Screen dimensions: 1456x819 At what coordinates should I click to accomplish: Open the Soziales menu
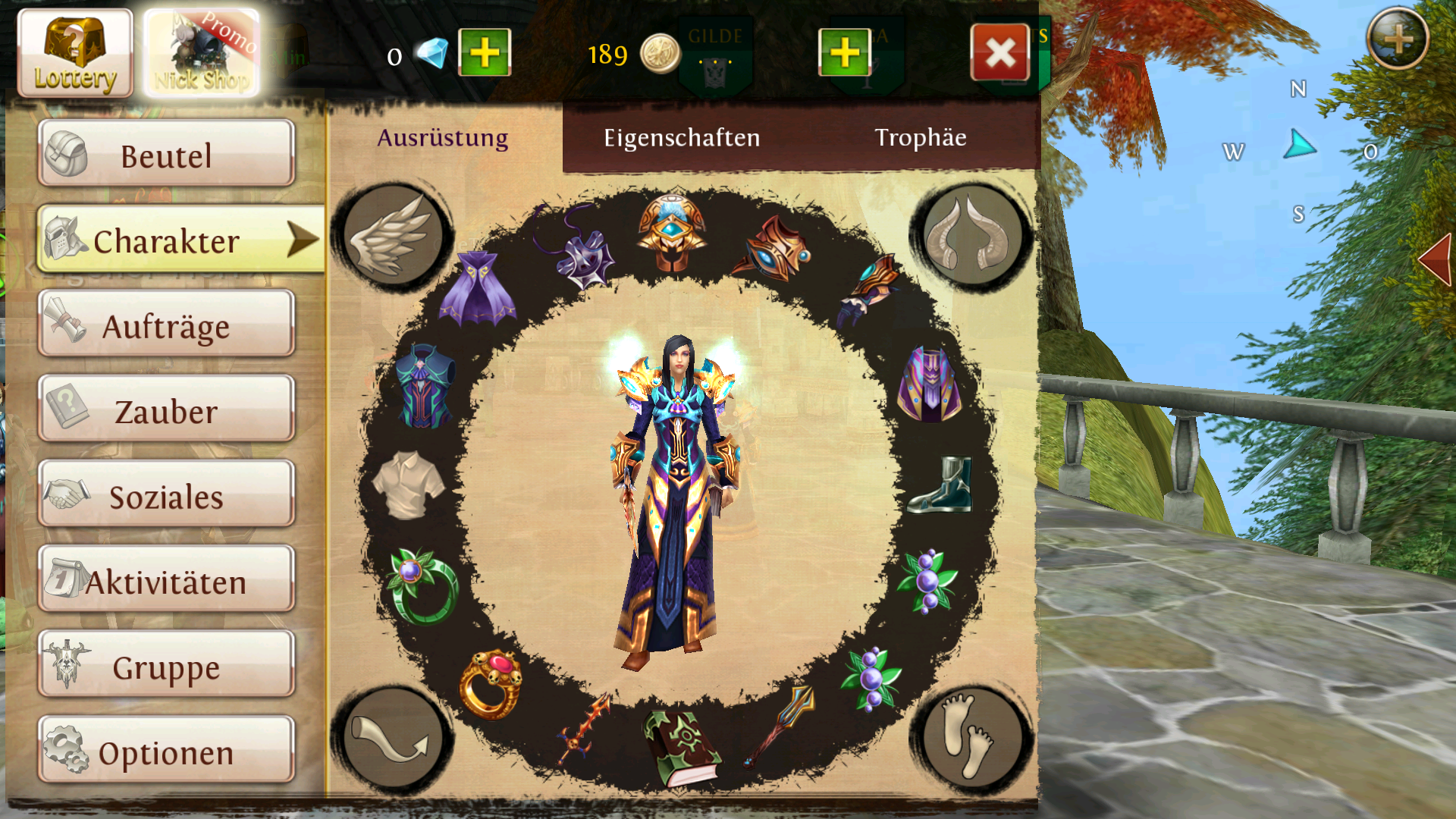166,496
